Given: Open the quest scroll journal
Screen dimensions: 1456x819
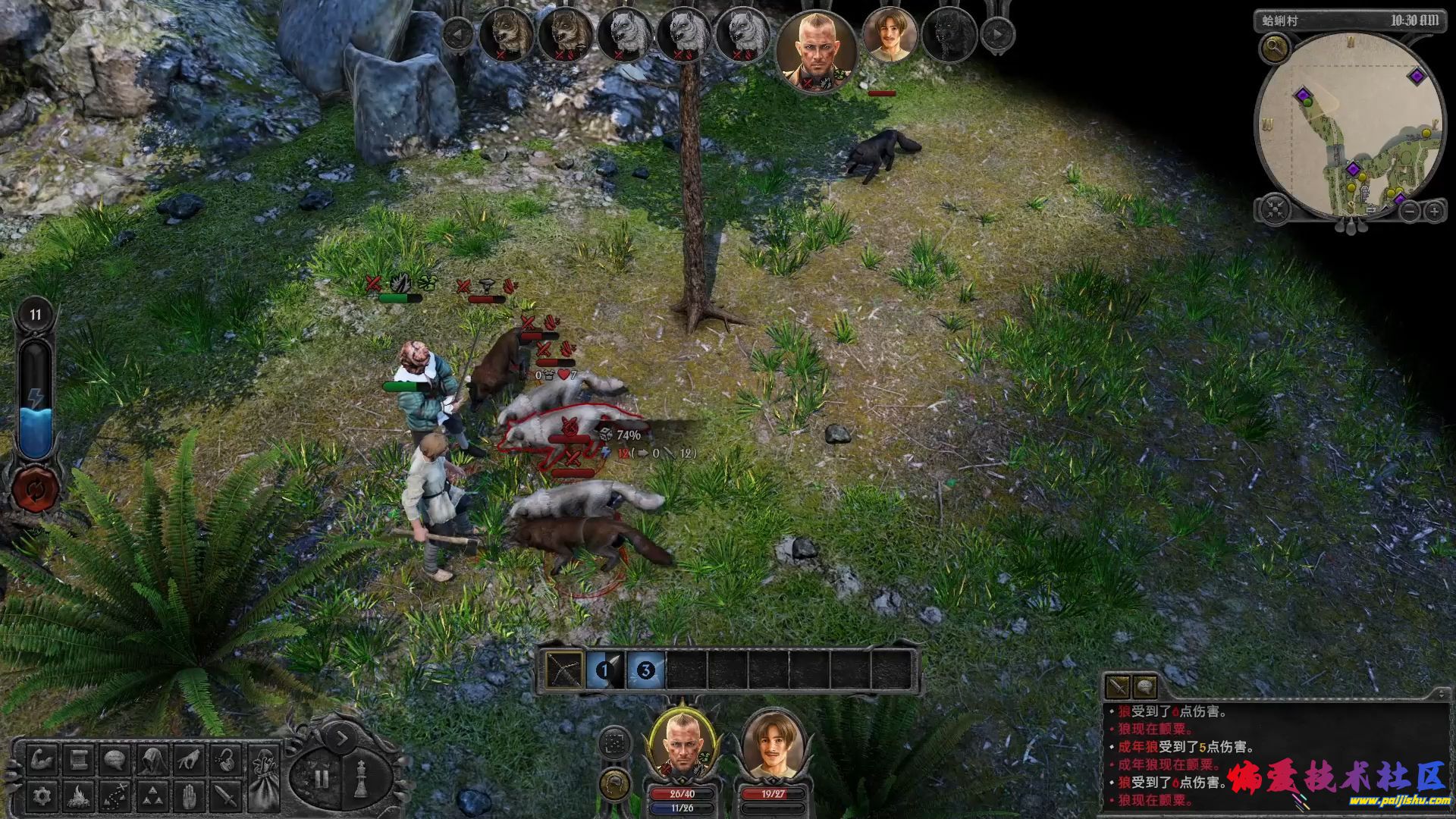Looking at the screenshot, I should click(79, 759).
